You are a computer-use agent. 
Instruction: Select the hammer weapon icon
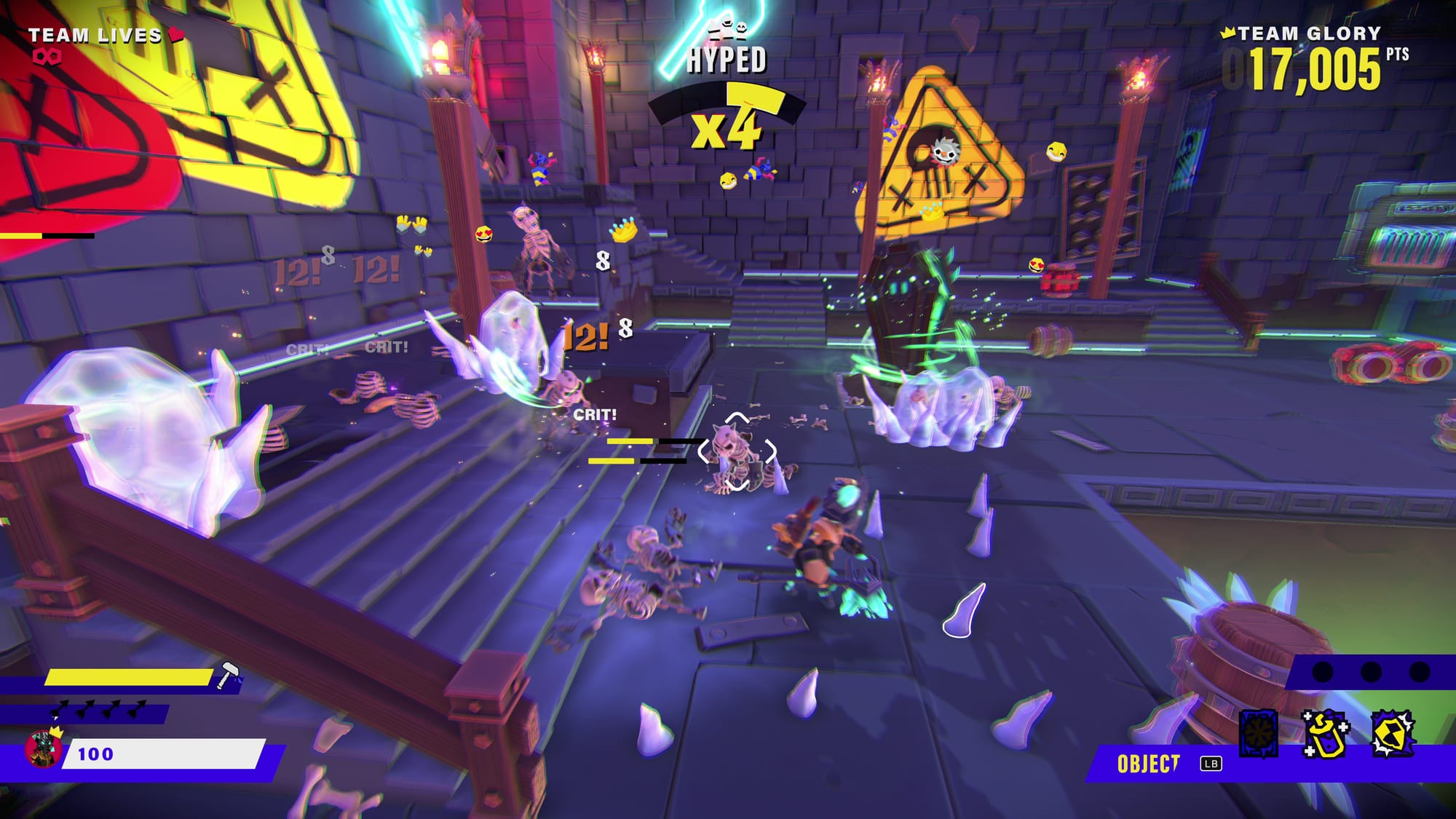click(x=228, y=675)
